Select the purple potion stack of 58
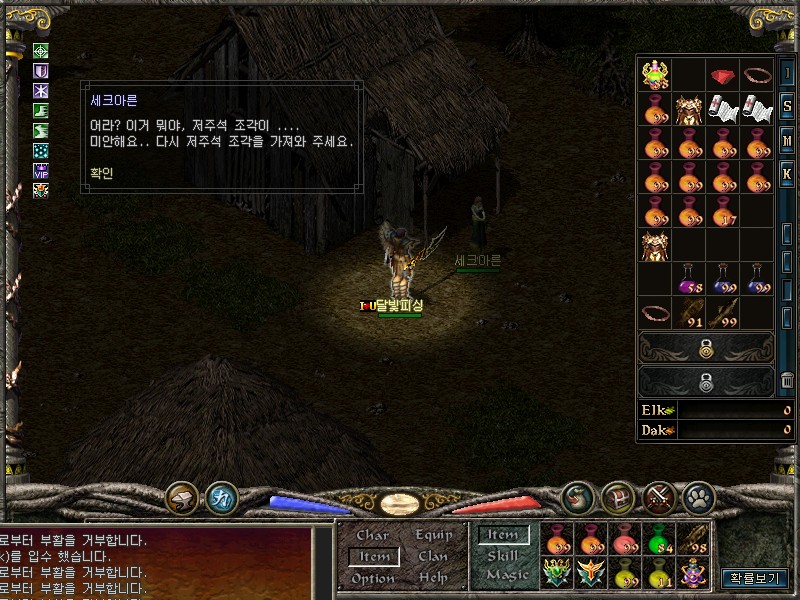Viewport: 800px width, 600px height. (689, 279)
